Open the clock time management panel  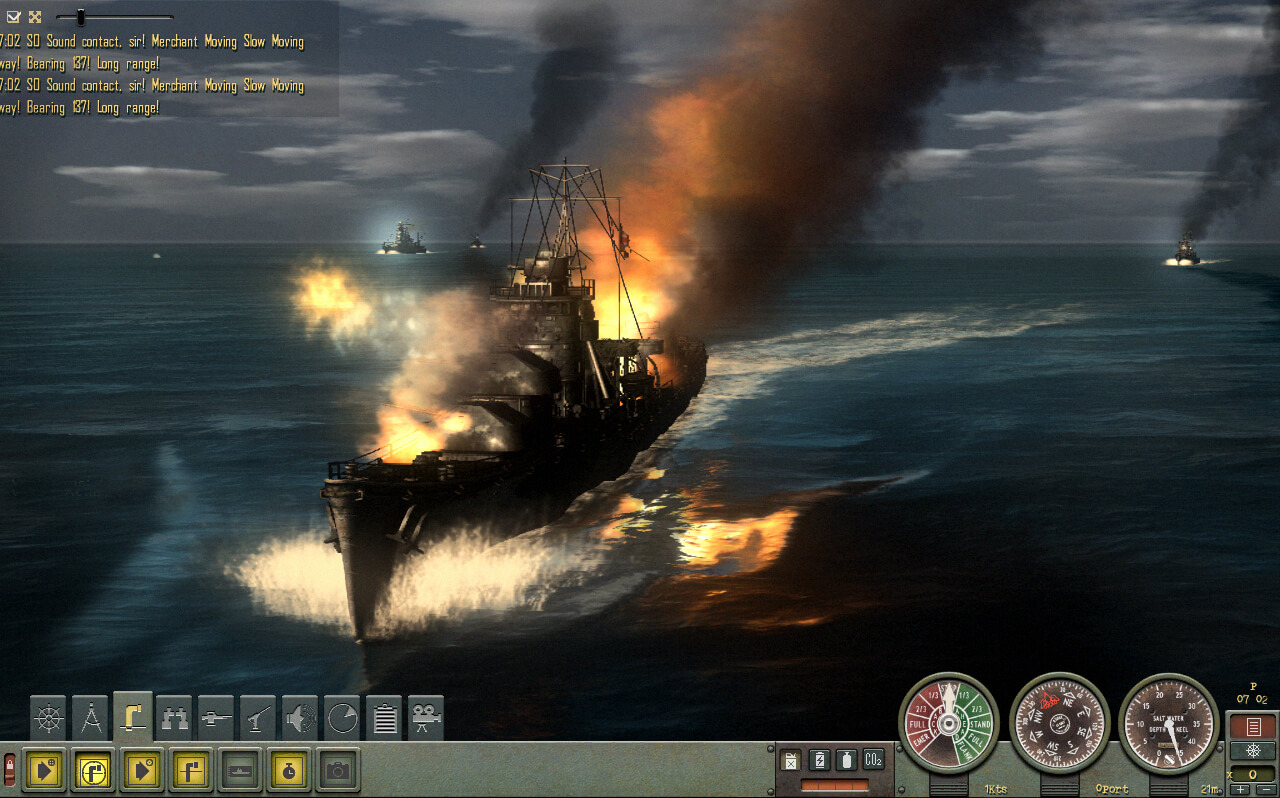345,716
